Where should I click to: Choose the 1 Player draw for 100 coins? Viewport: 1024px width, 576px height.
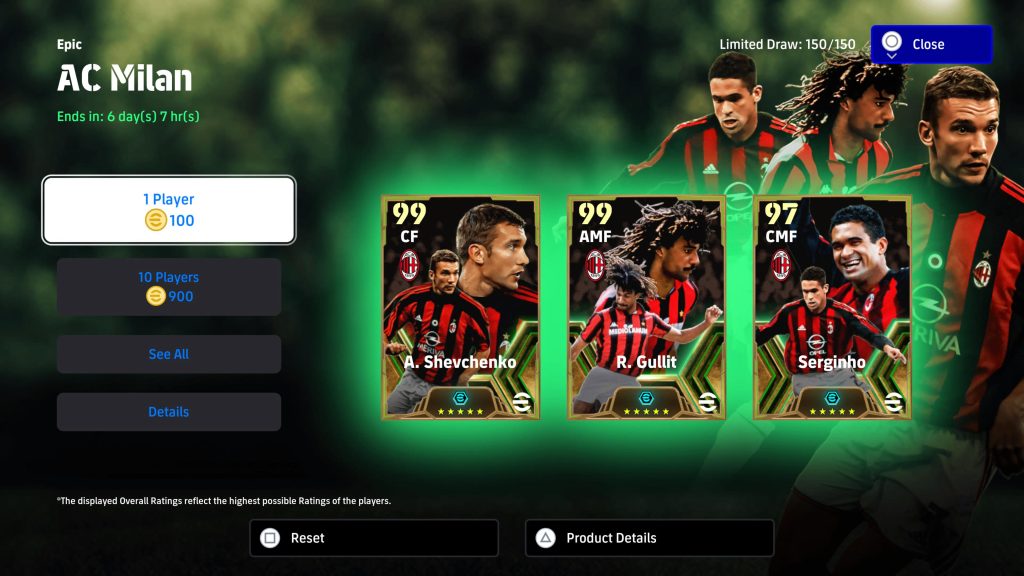click(168, 210)
